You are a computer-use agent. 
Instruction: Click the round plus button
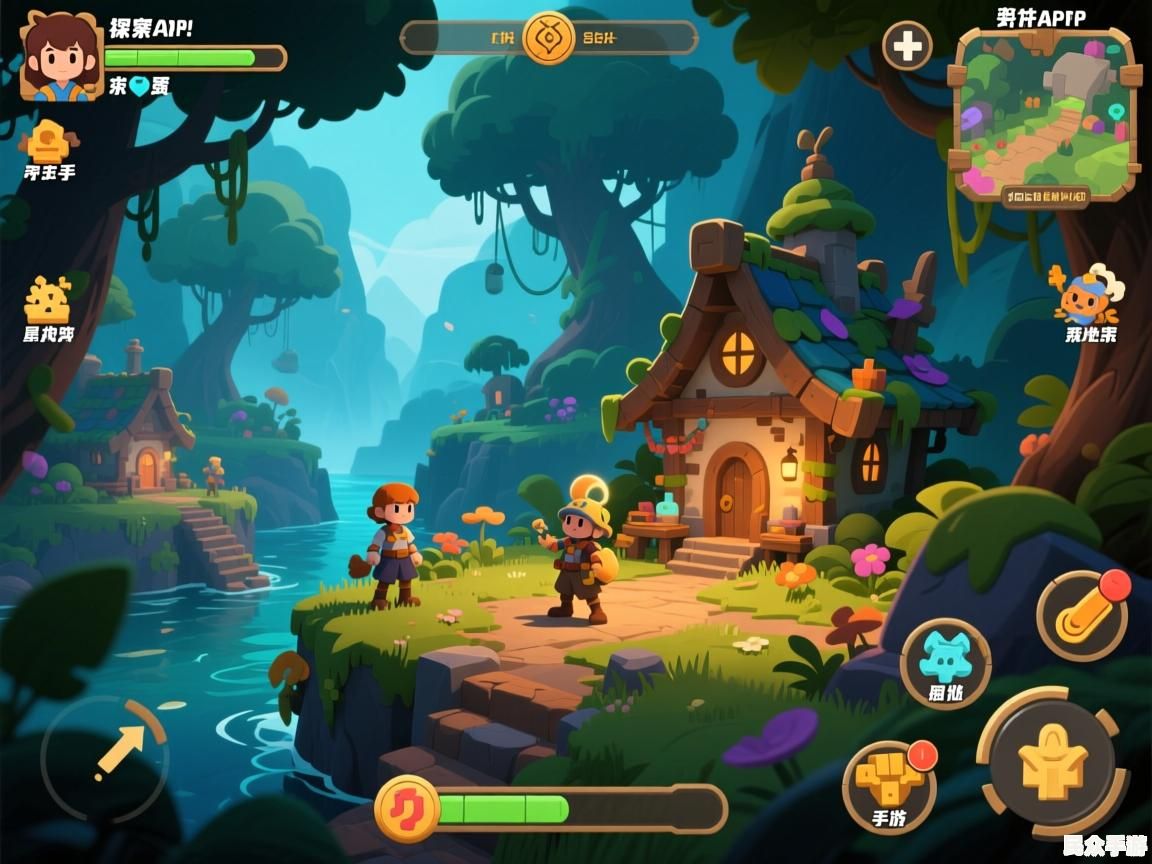click(x=907, y=46)
